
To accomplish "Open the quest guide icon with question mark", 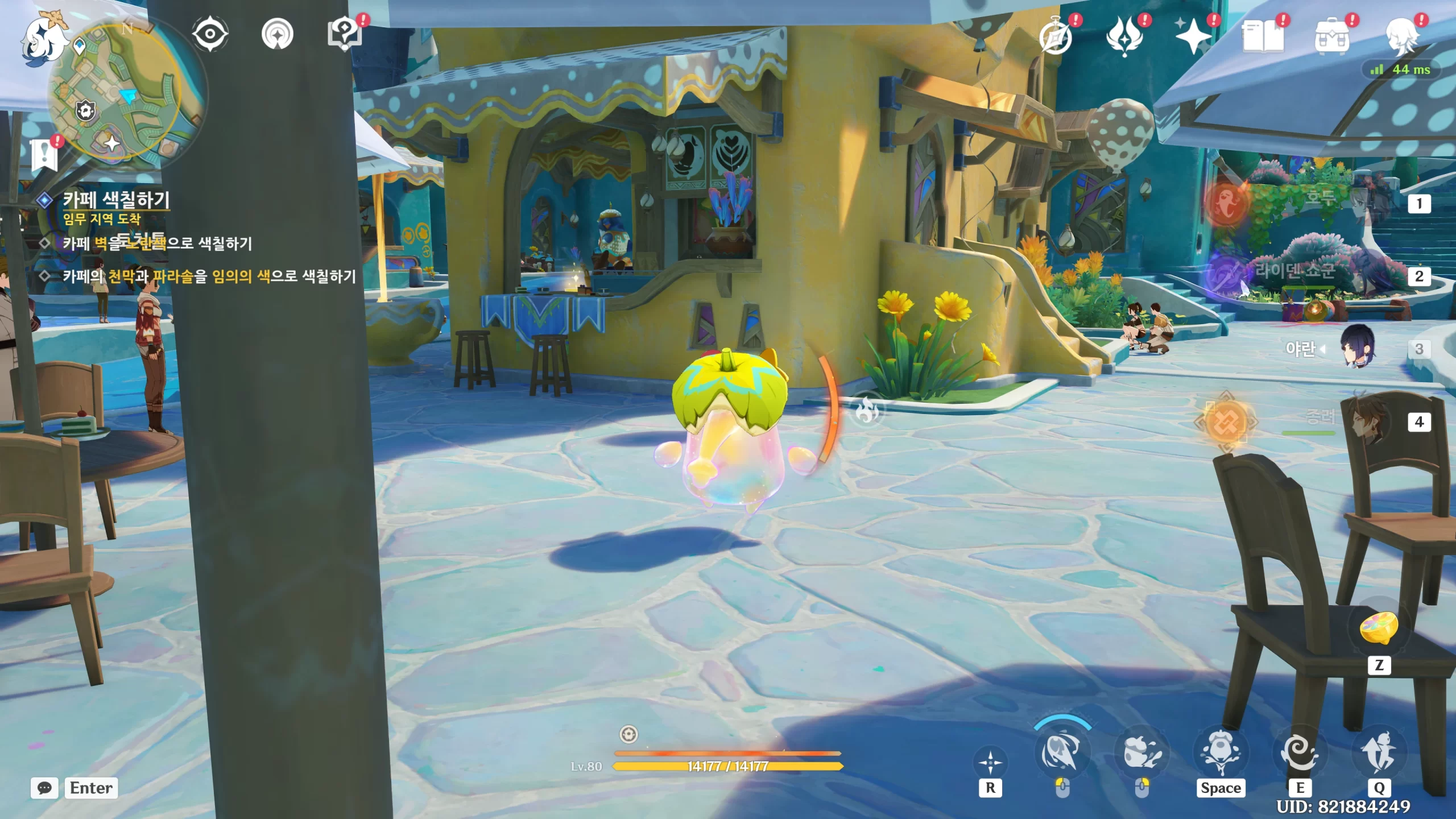I will [345, 34].
